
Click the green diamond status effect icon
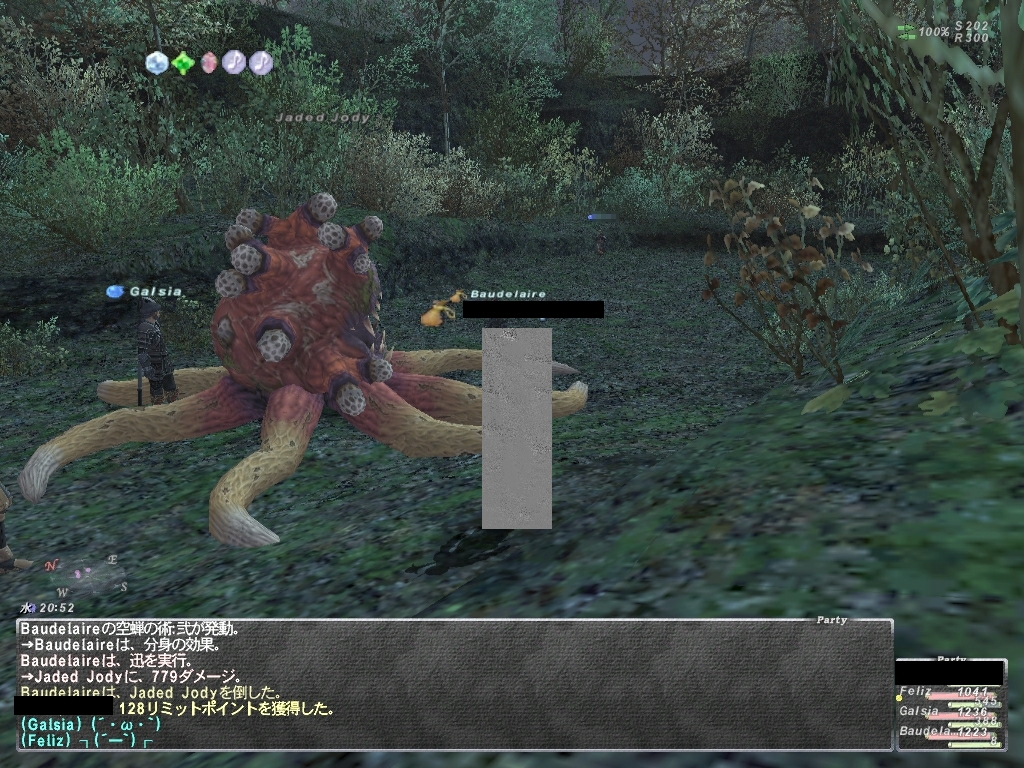click(182, 63)
